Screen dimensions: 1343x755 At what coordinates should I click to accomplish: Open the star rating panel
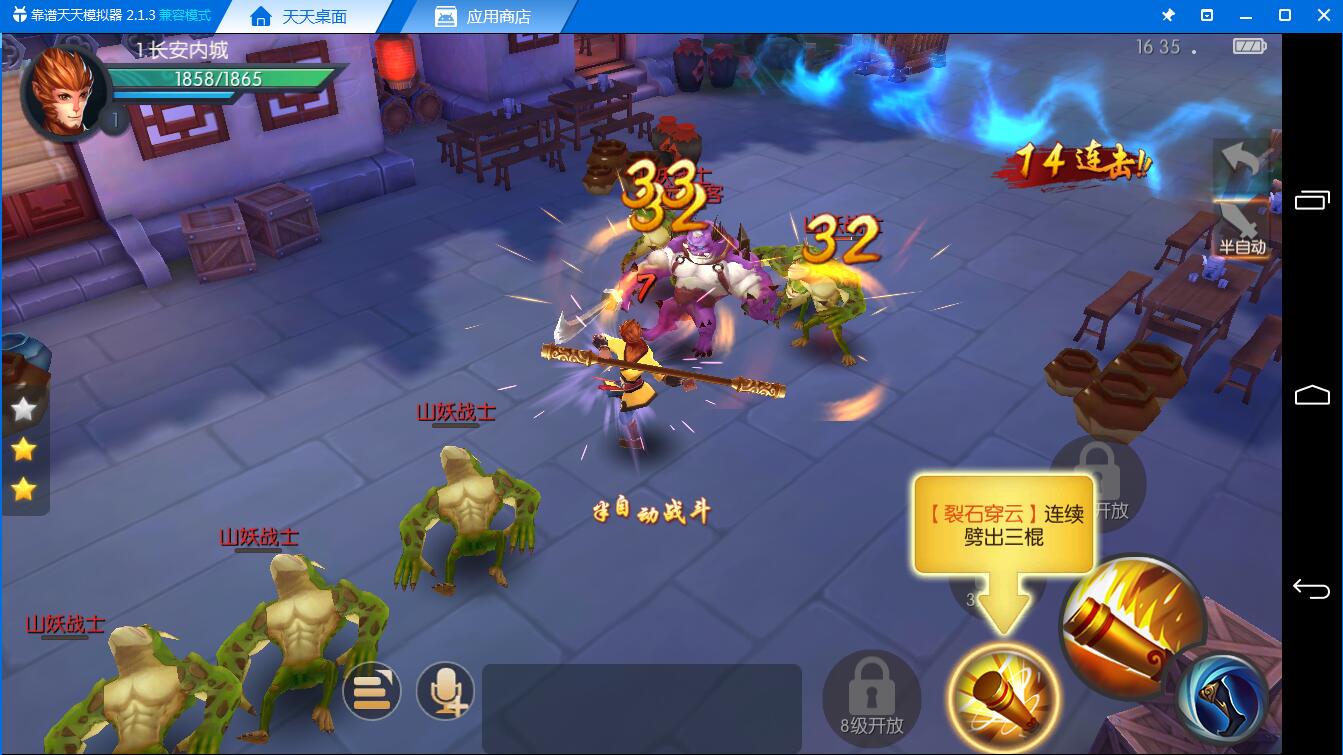tap(24, 449)
